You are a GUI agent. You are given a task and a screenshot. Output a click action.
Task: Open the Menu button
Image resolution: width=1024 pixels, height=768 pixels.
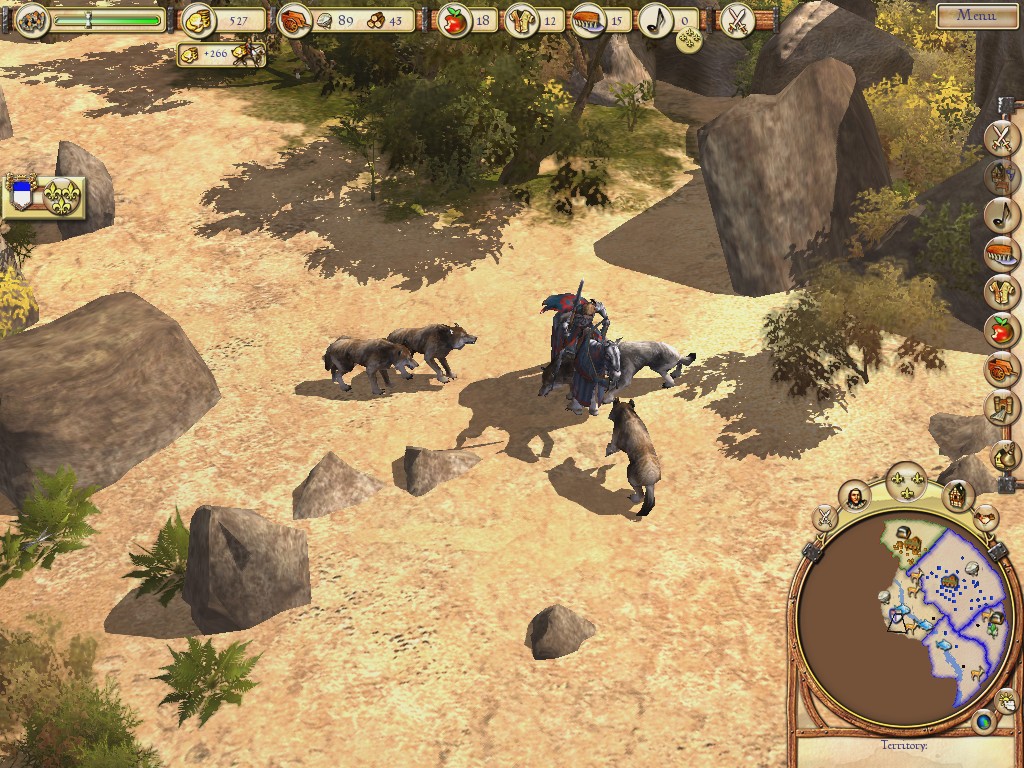[x=976, y=15]
